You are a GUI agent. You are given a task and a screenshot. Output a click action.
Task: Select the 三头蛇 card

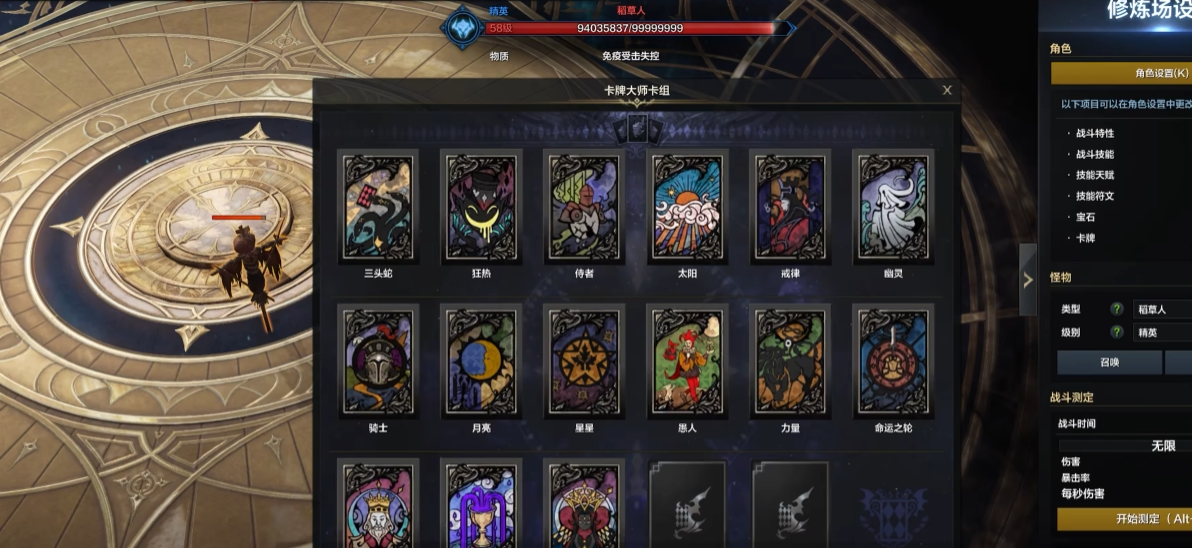[x=379, y=207]
